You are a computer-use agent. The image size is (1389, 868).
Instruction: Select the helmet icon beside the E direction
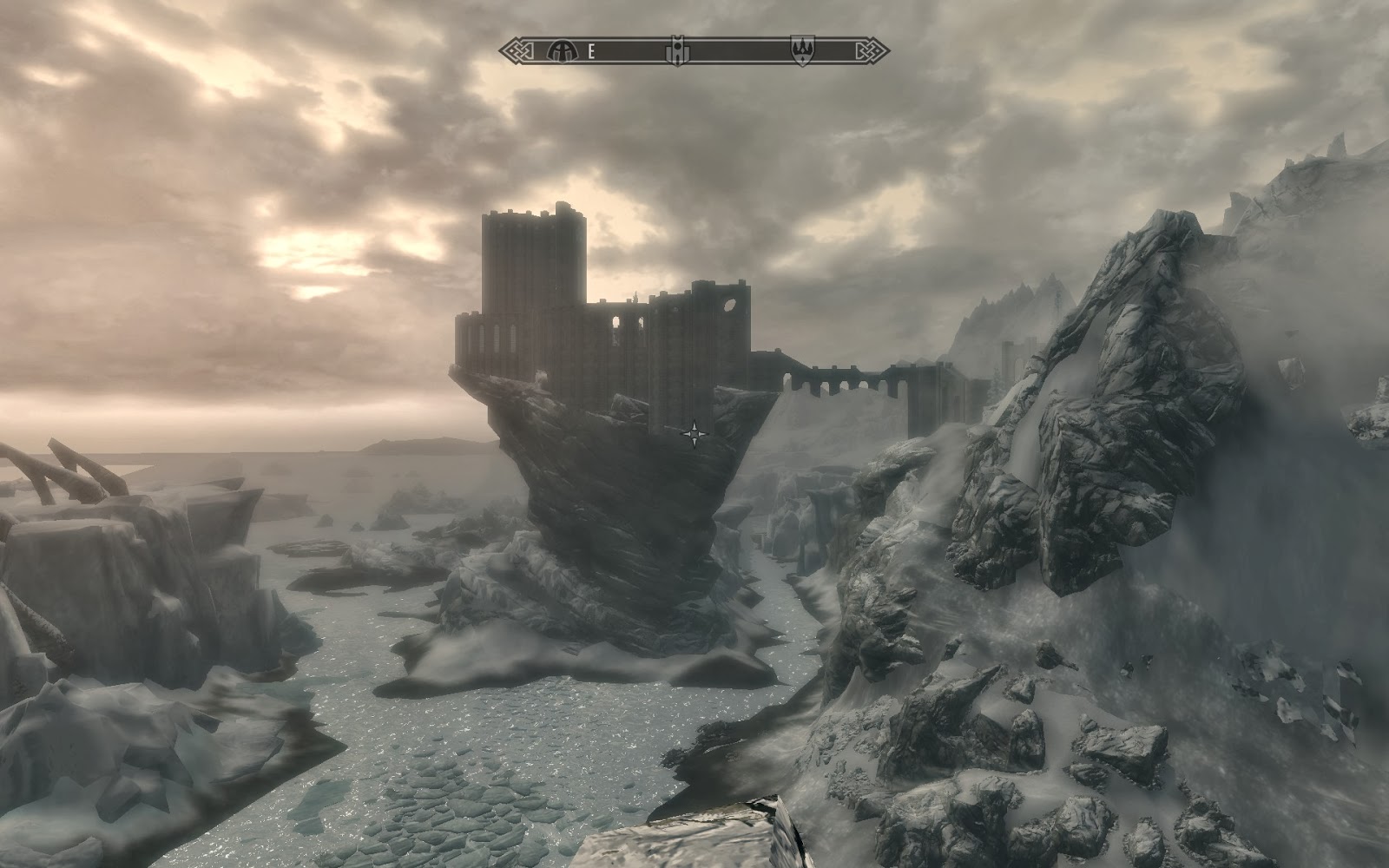coord(563,52)
